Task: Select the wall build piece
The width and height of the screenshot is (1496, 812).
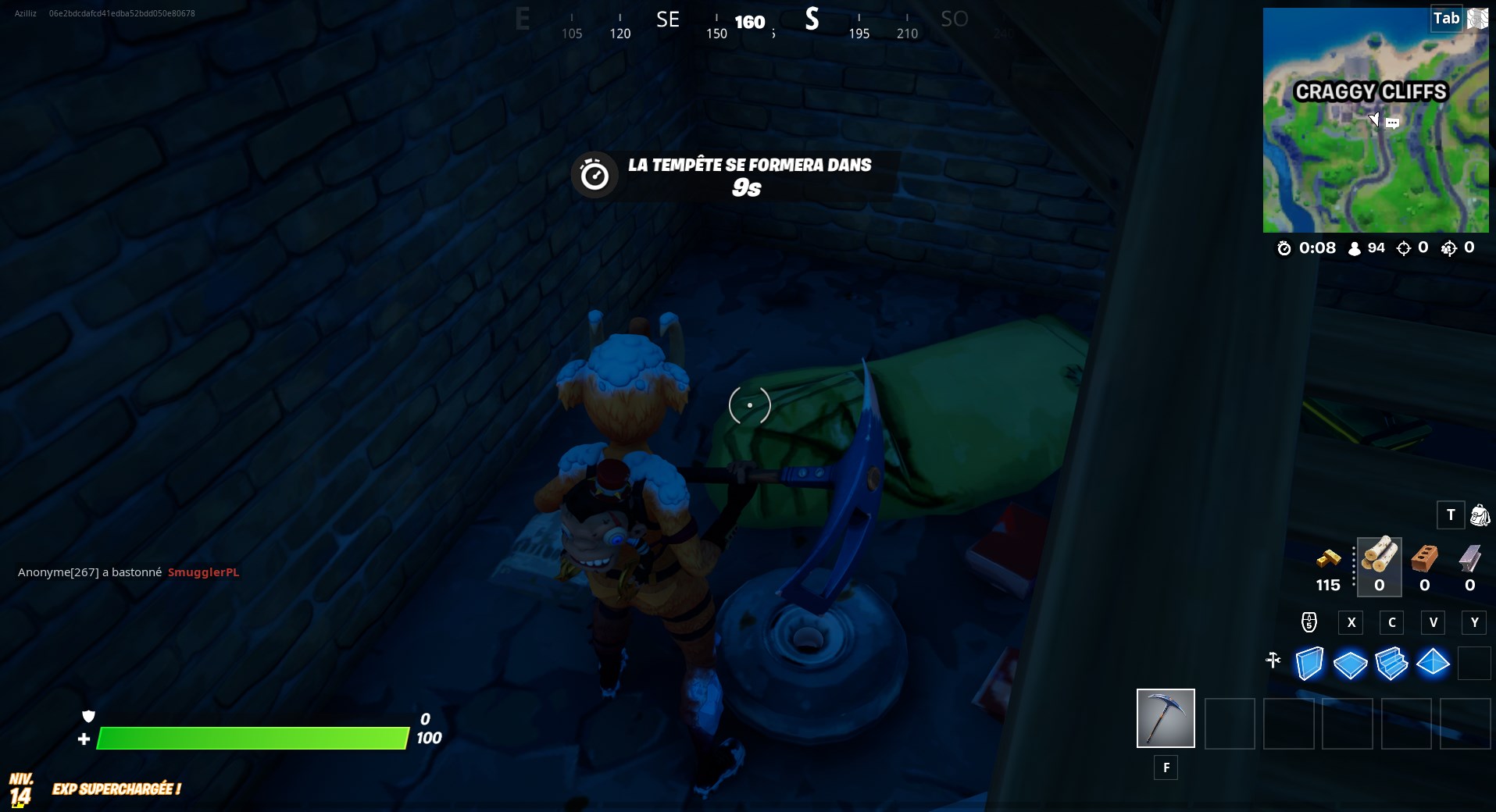Action: (1309, 663)
